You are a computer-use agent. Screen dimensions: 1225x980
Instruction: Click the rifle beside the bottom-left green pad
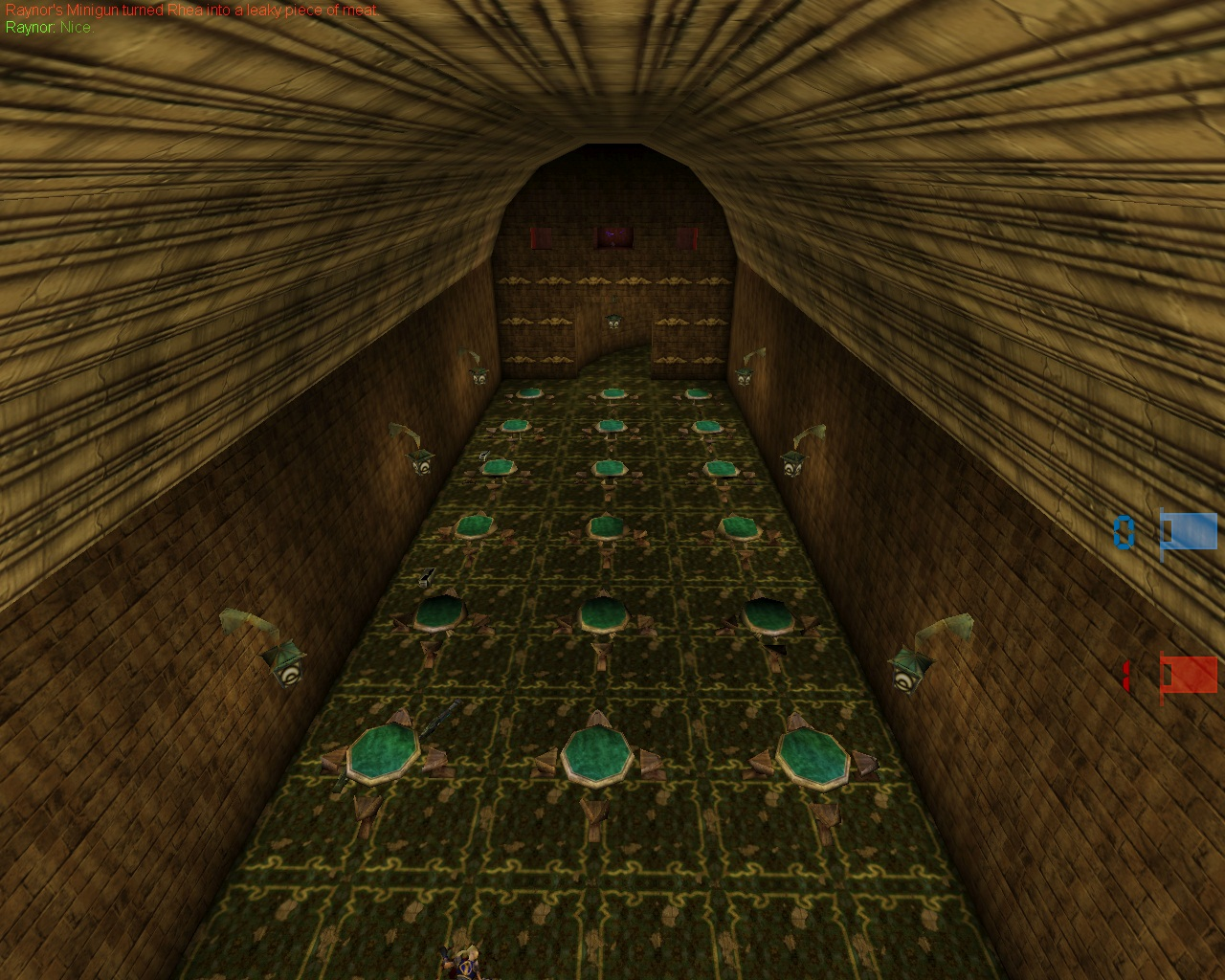[x=436, y=723]
